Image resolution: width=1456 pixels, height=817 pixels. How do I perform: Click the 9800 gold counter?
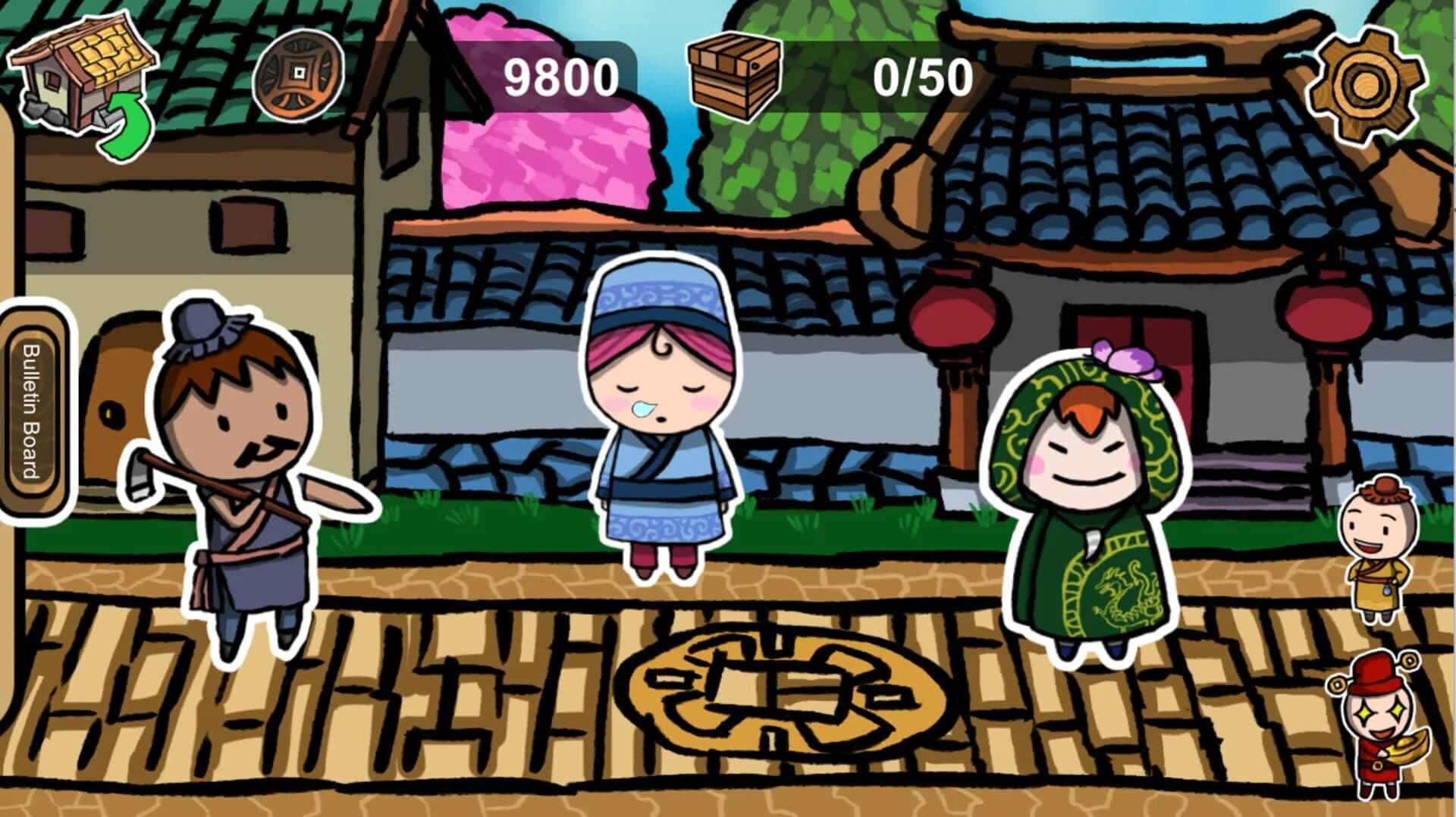coord(561,76)
